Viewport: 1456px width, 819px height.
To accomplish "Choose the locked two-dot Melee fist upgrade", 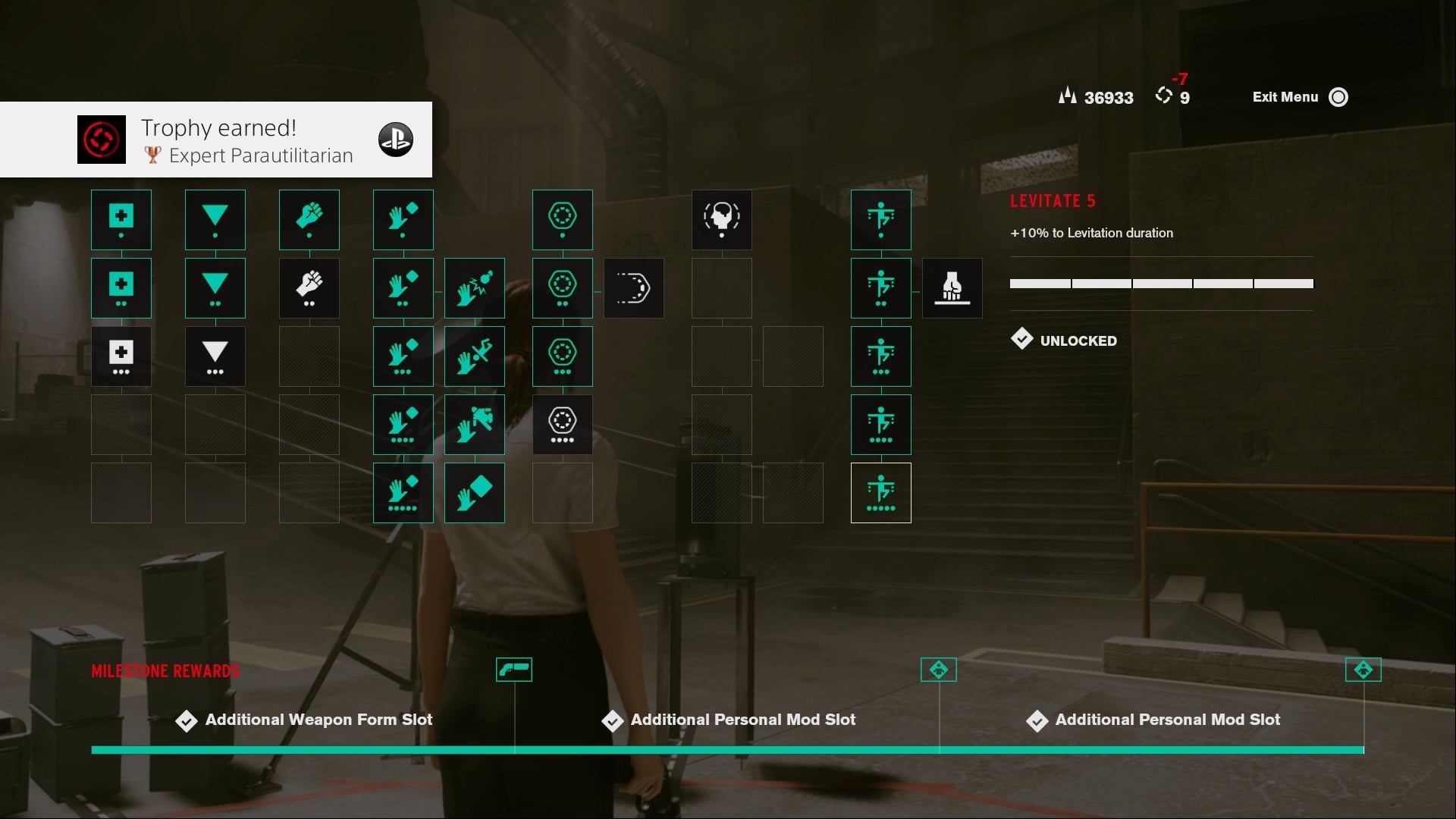I will 309,288.
